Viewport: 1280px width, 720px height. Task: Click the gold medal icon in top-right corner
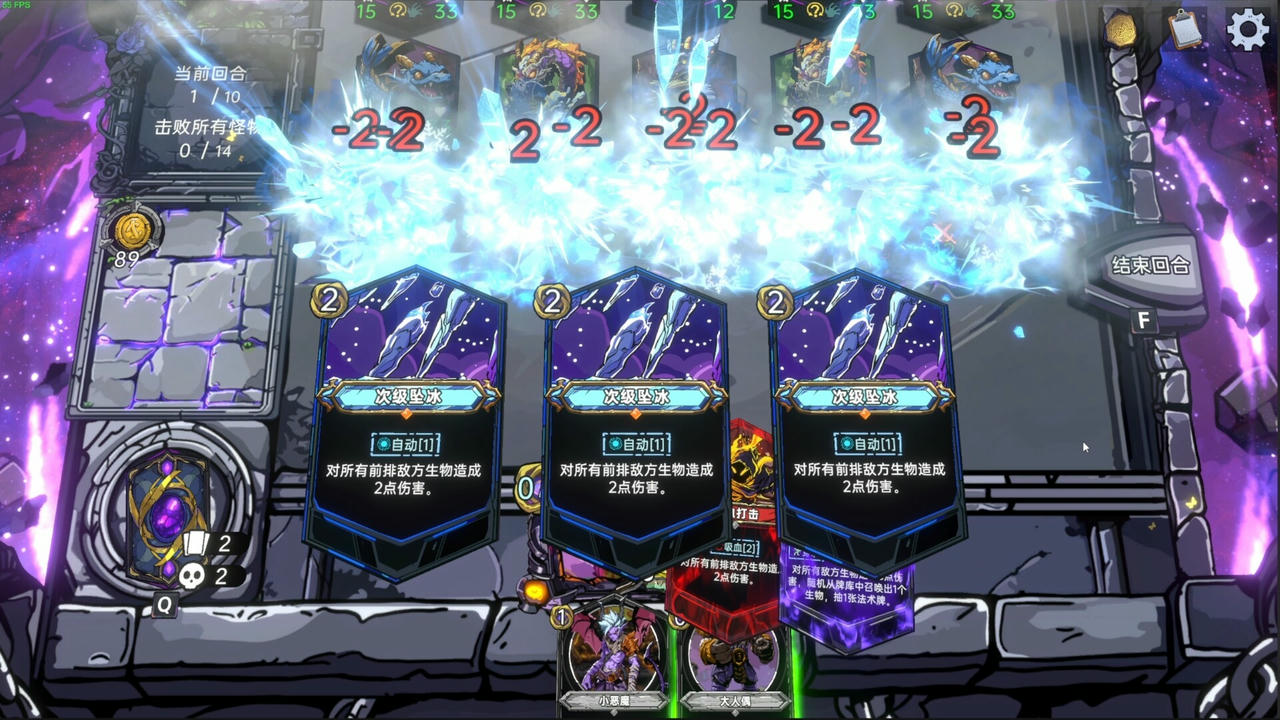pos(1119,33)
